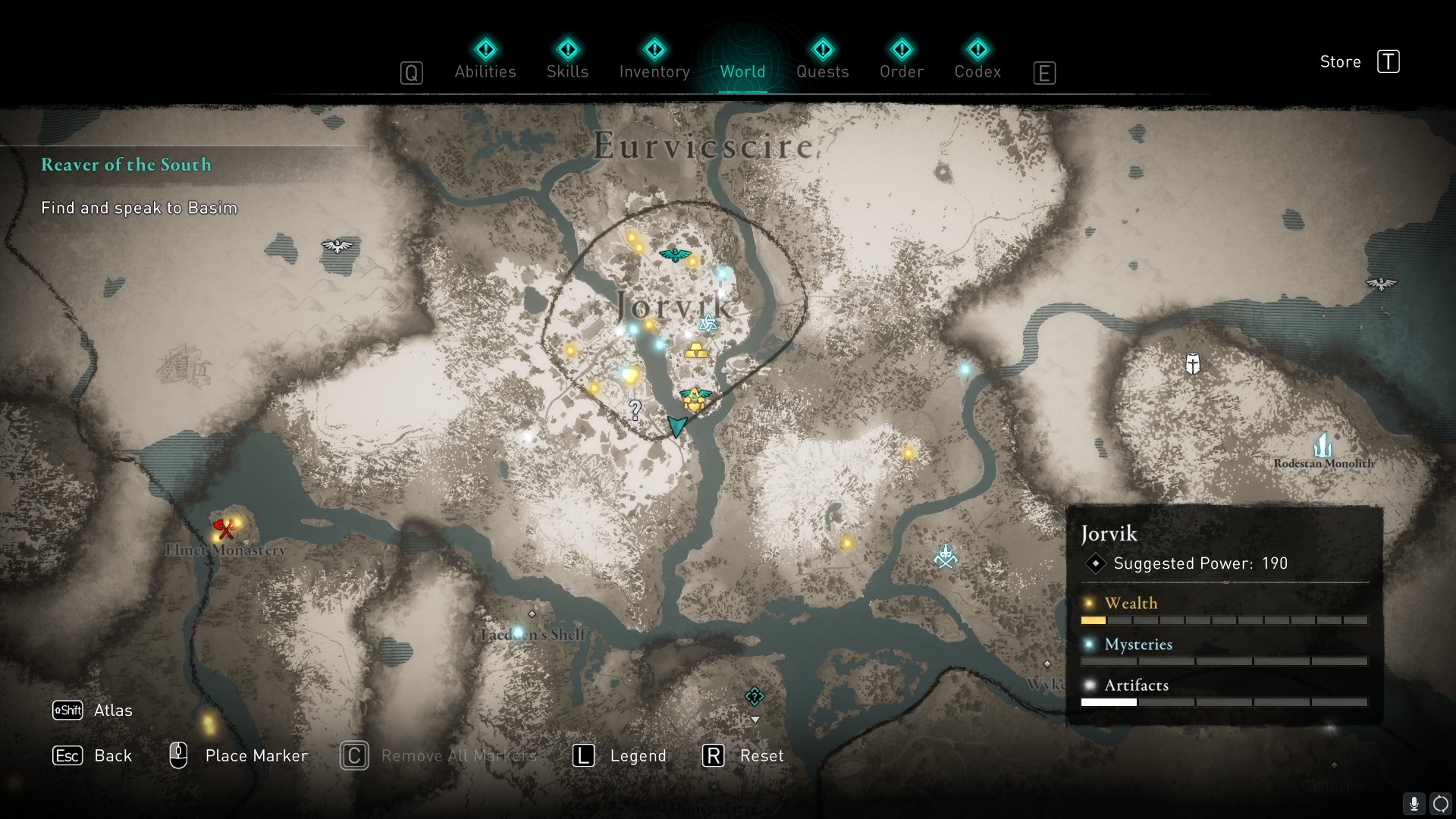Screen dimensions: 1456x819
Task: Select the white helmet marker on the map
Action: click(x=1193, y=364)
